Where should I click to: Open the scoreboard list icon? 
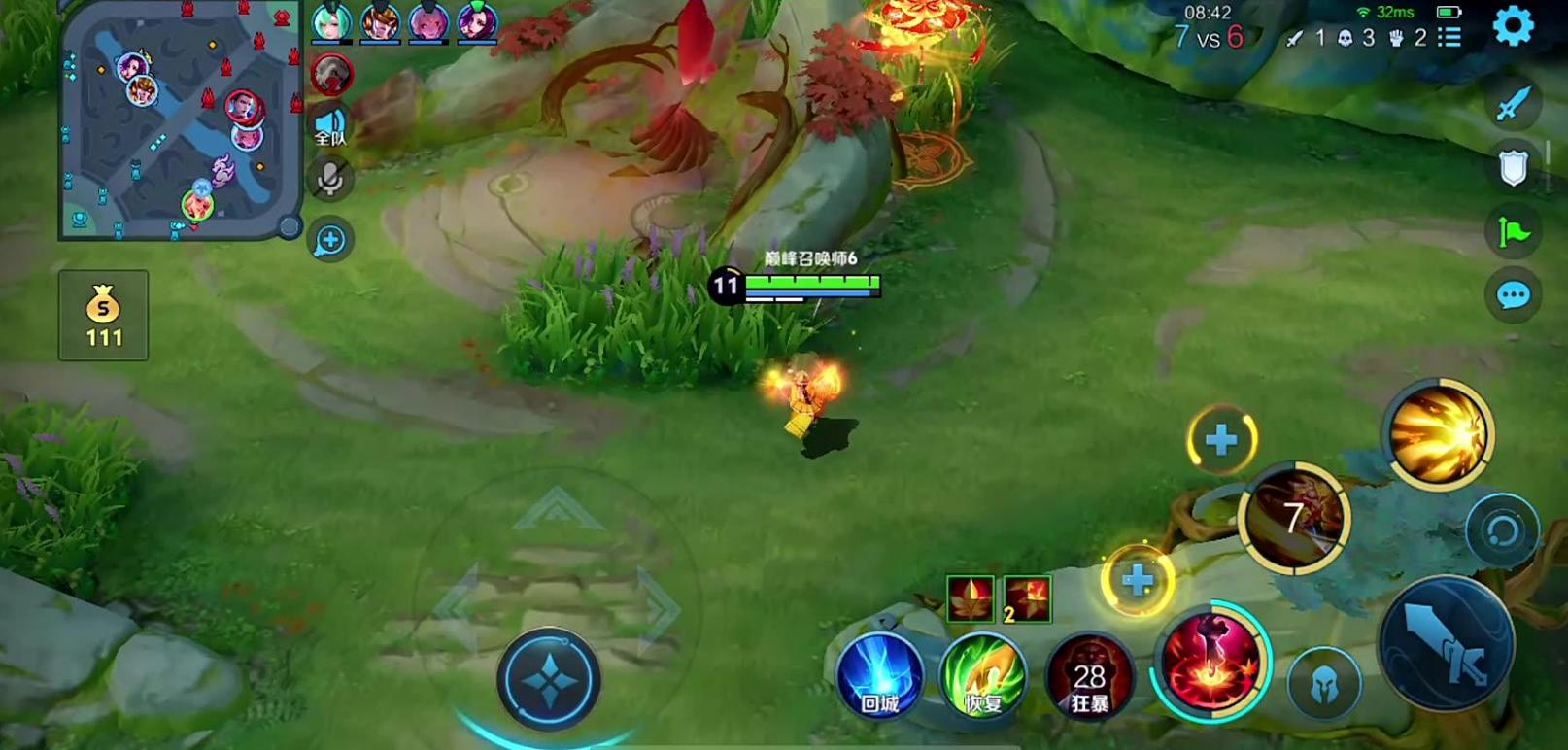(1449, 38)
